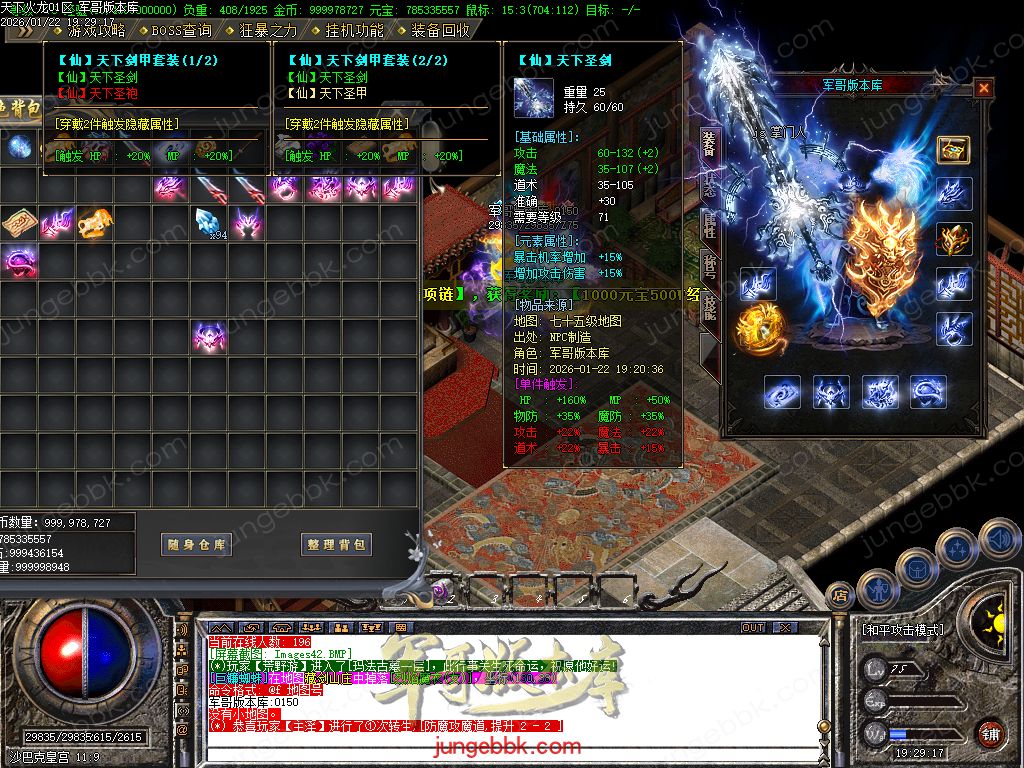Switch to the 装备 equipment tab
The height and width of the screenshot is (768, 1024).
pyautogui.click(x=708, y=146)
